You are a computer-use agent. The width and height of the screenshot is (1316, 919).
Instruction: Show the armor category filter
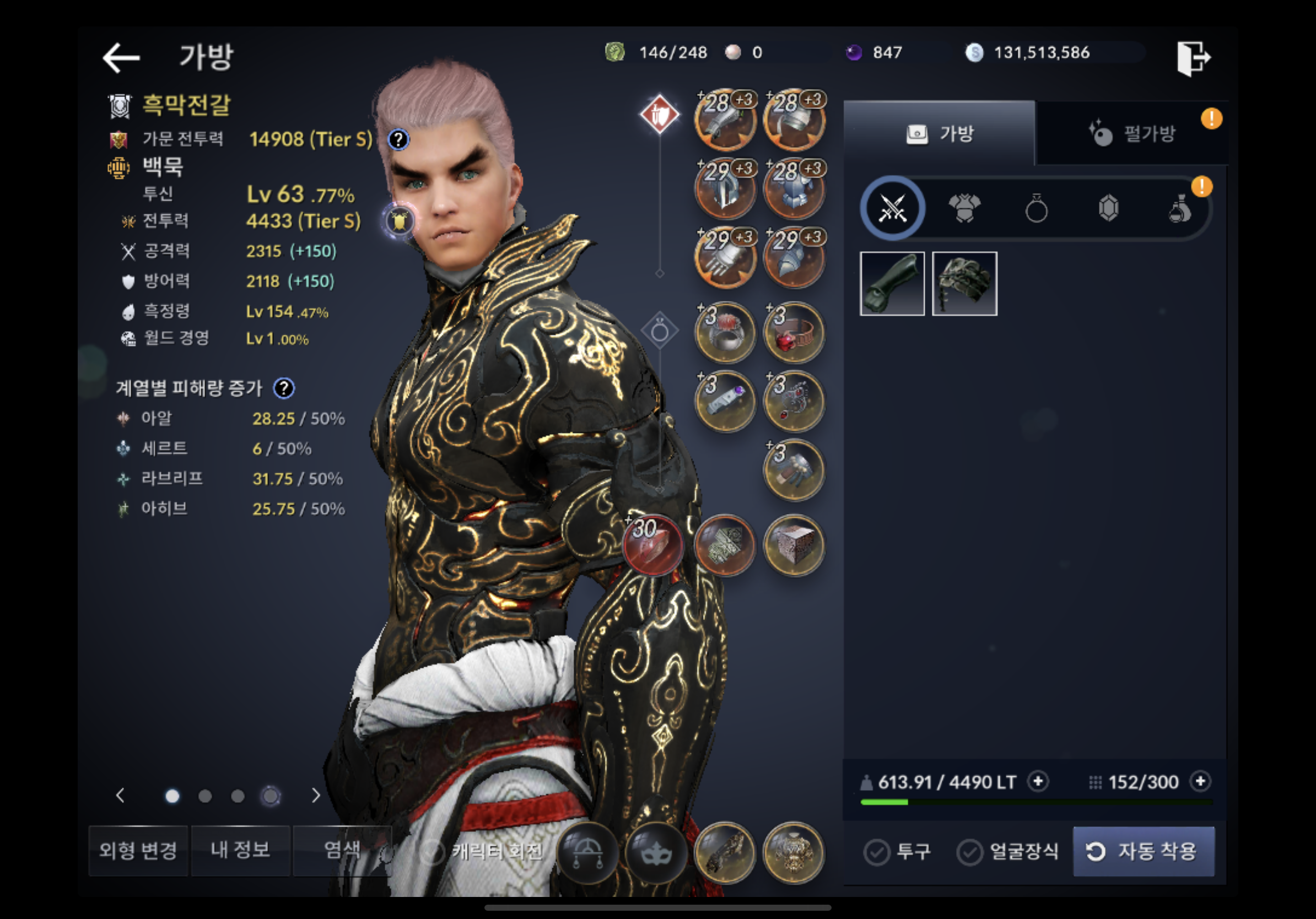point(964,209)
